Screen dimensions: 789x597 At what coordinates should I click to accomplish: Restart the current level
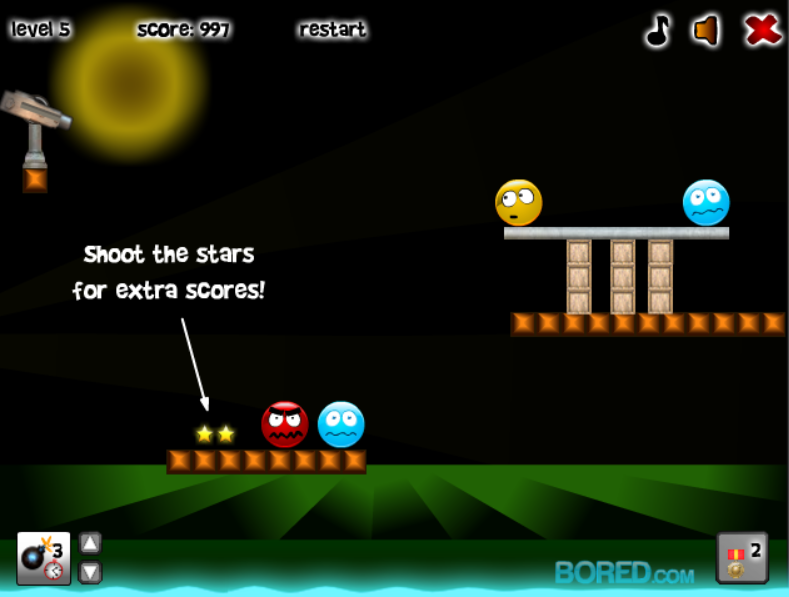coord(332,30)
